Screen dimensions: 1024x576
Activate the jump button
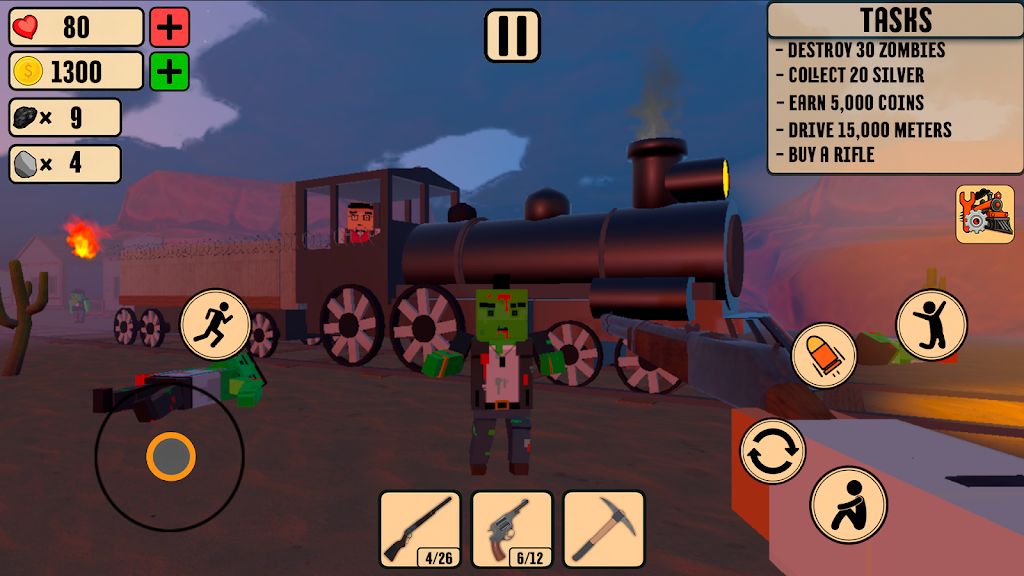(x=931, y=325)
